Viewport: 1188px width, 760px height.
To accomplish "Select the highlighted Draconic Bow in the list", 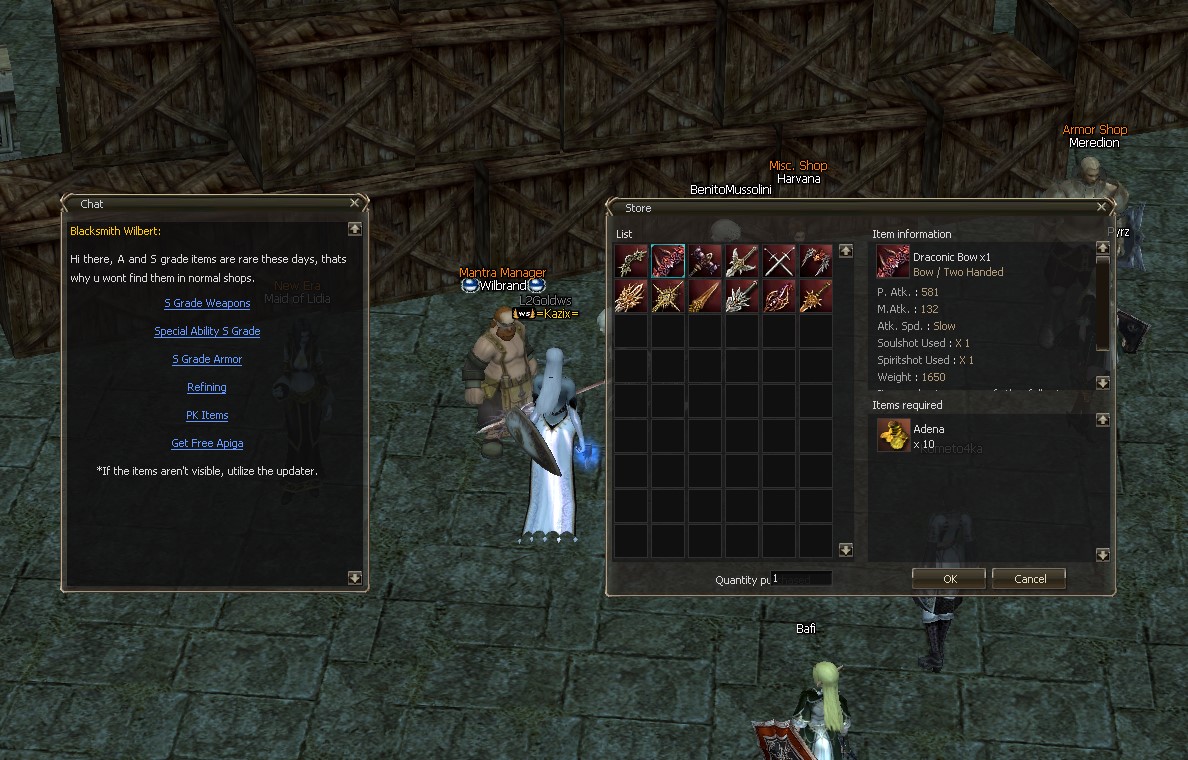I will point(668,261).
